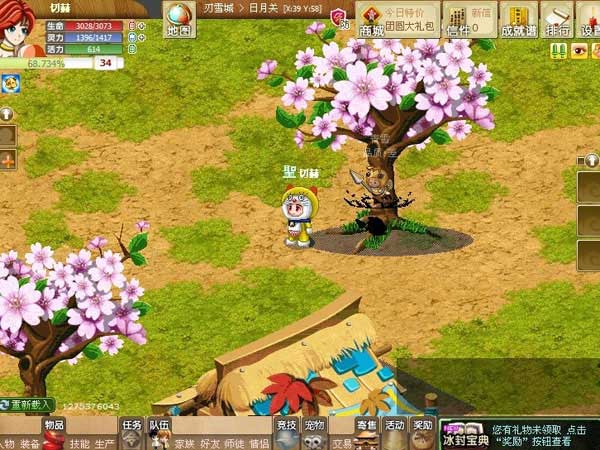
Task: Click the player portrait avatar
Action: 20,30
